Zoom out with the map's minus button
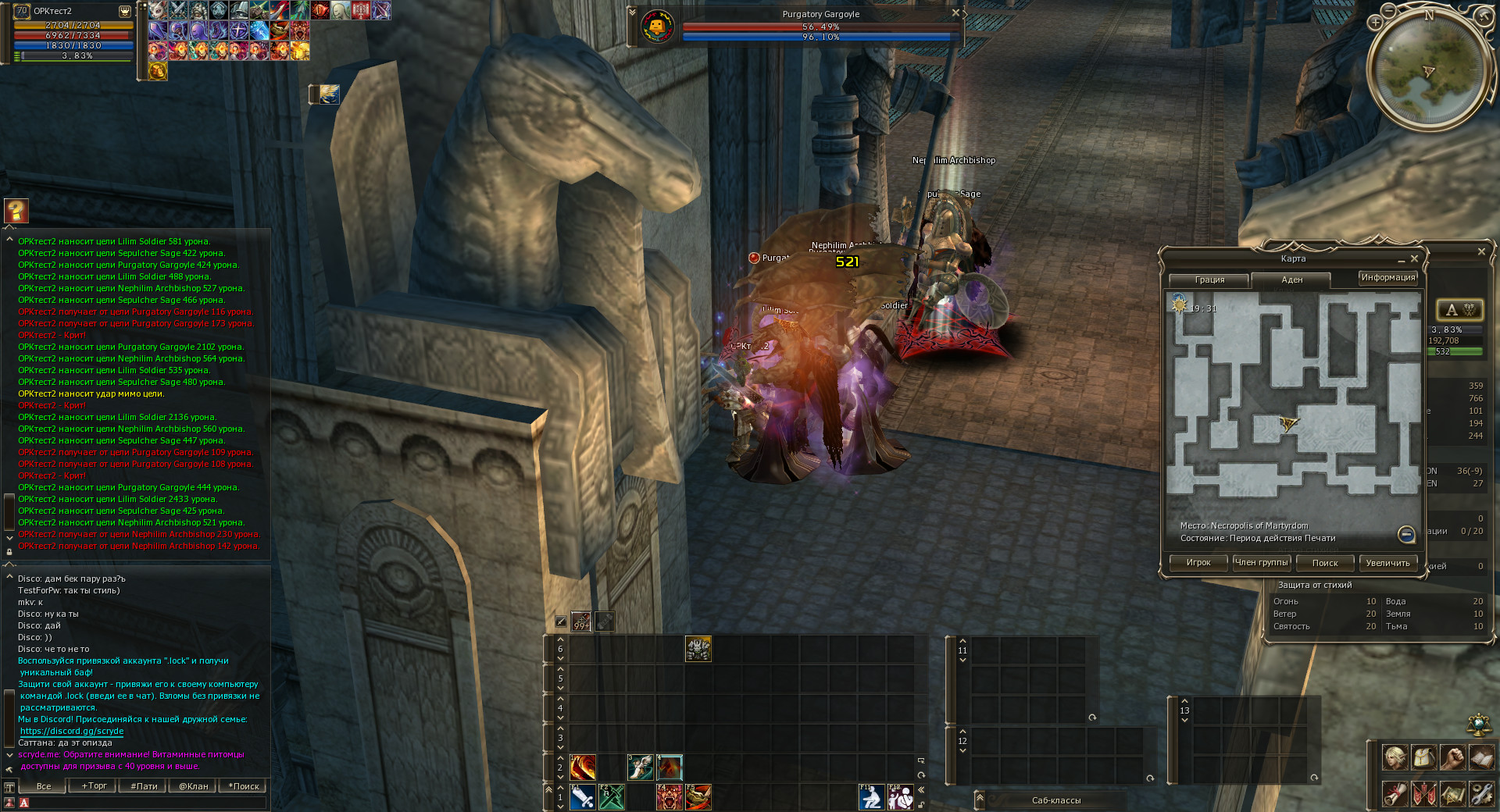The image size is (1500, 812). 1406,534
